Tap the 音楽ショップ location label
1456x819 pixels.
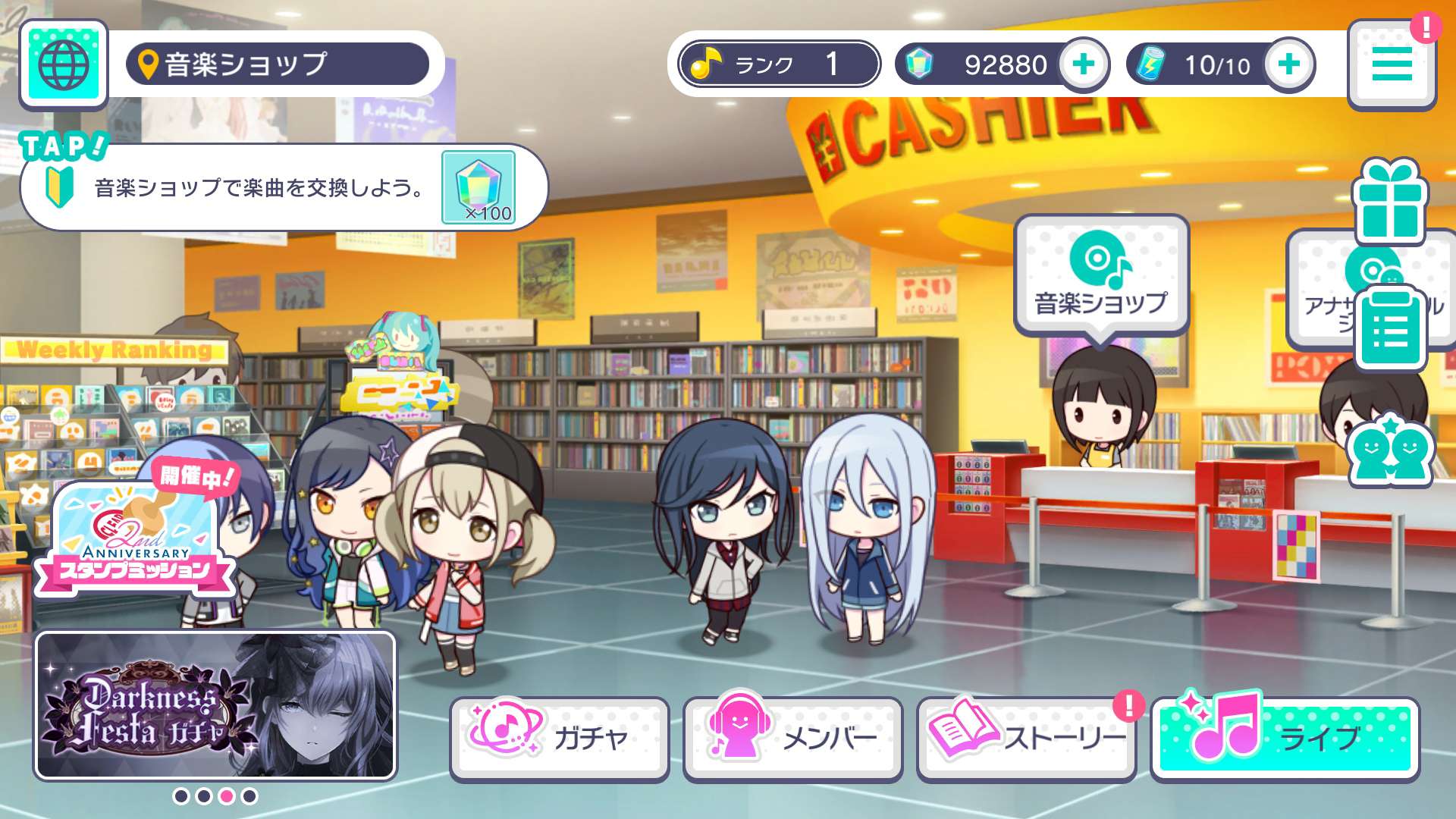coord(278,64)
